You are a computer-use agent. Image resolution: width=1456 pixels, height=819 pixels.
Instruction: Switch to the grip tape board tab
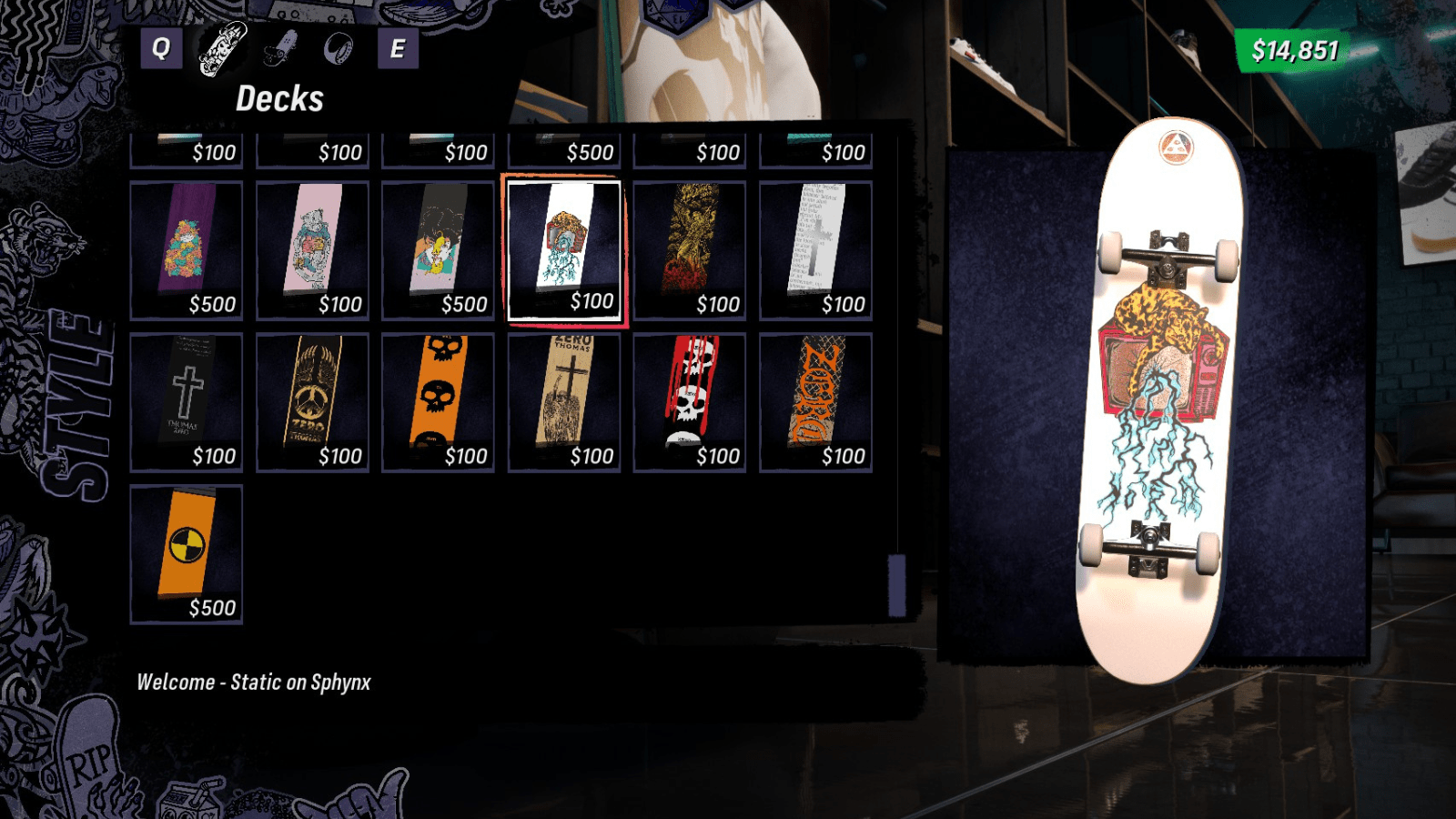280,48
